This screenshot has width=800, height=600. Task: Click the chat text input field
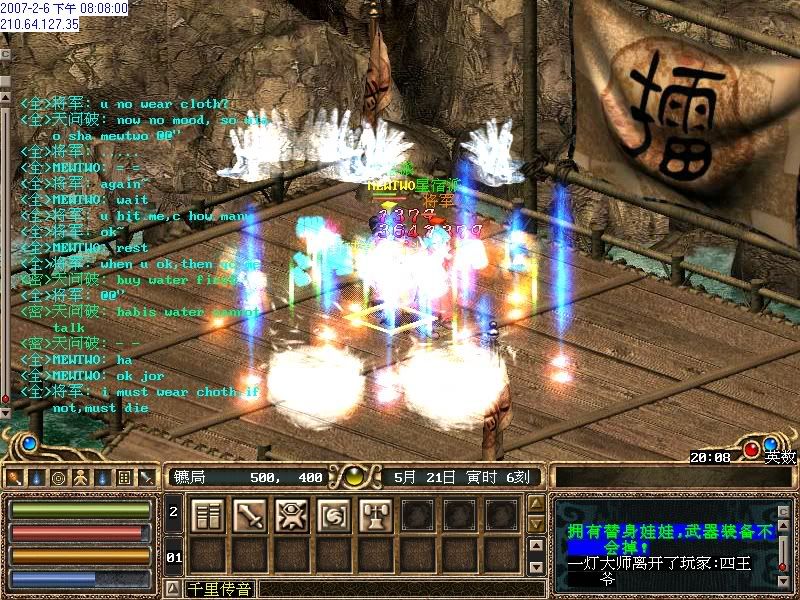(400, 588)
